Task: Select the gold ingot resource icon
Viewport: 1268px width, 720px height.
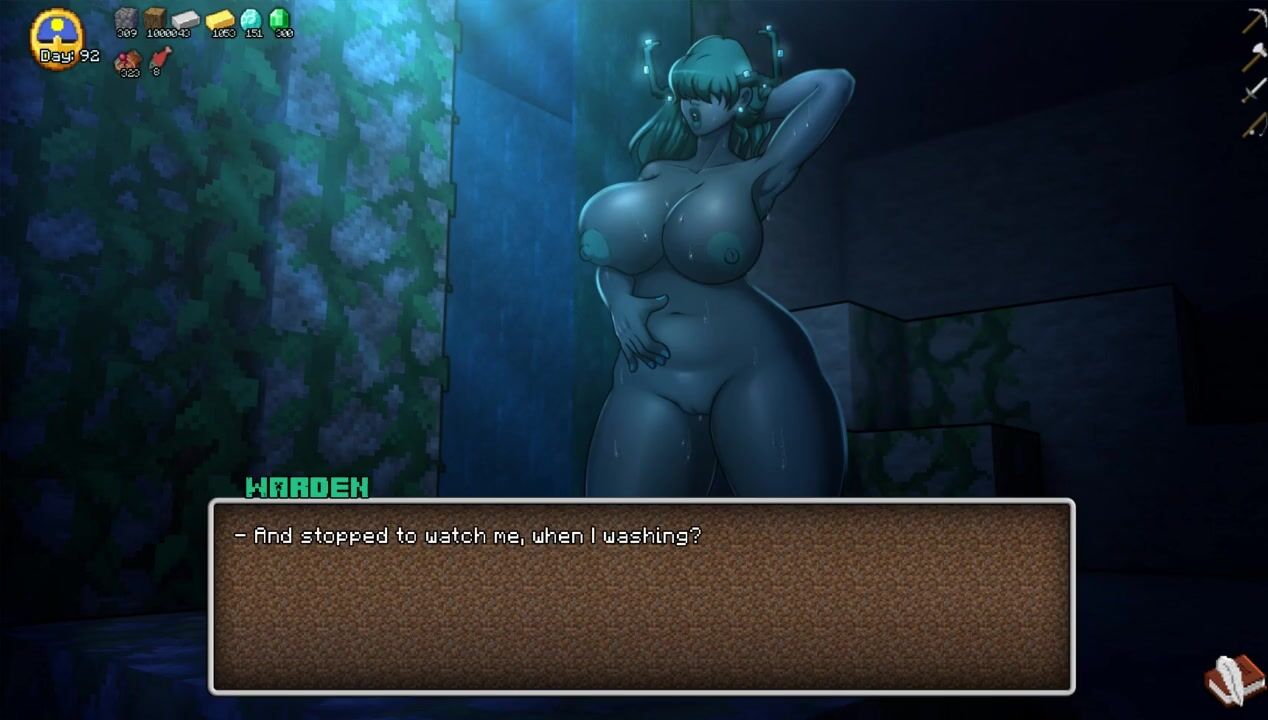Action: (x=220, y=20)
